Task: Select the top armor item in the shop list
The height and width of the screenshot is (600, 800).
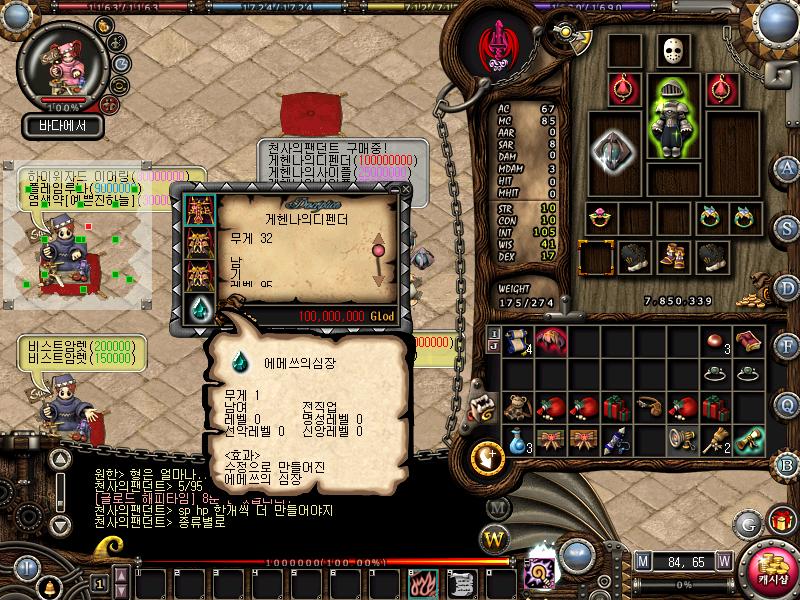Action: (198, 209)
